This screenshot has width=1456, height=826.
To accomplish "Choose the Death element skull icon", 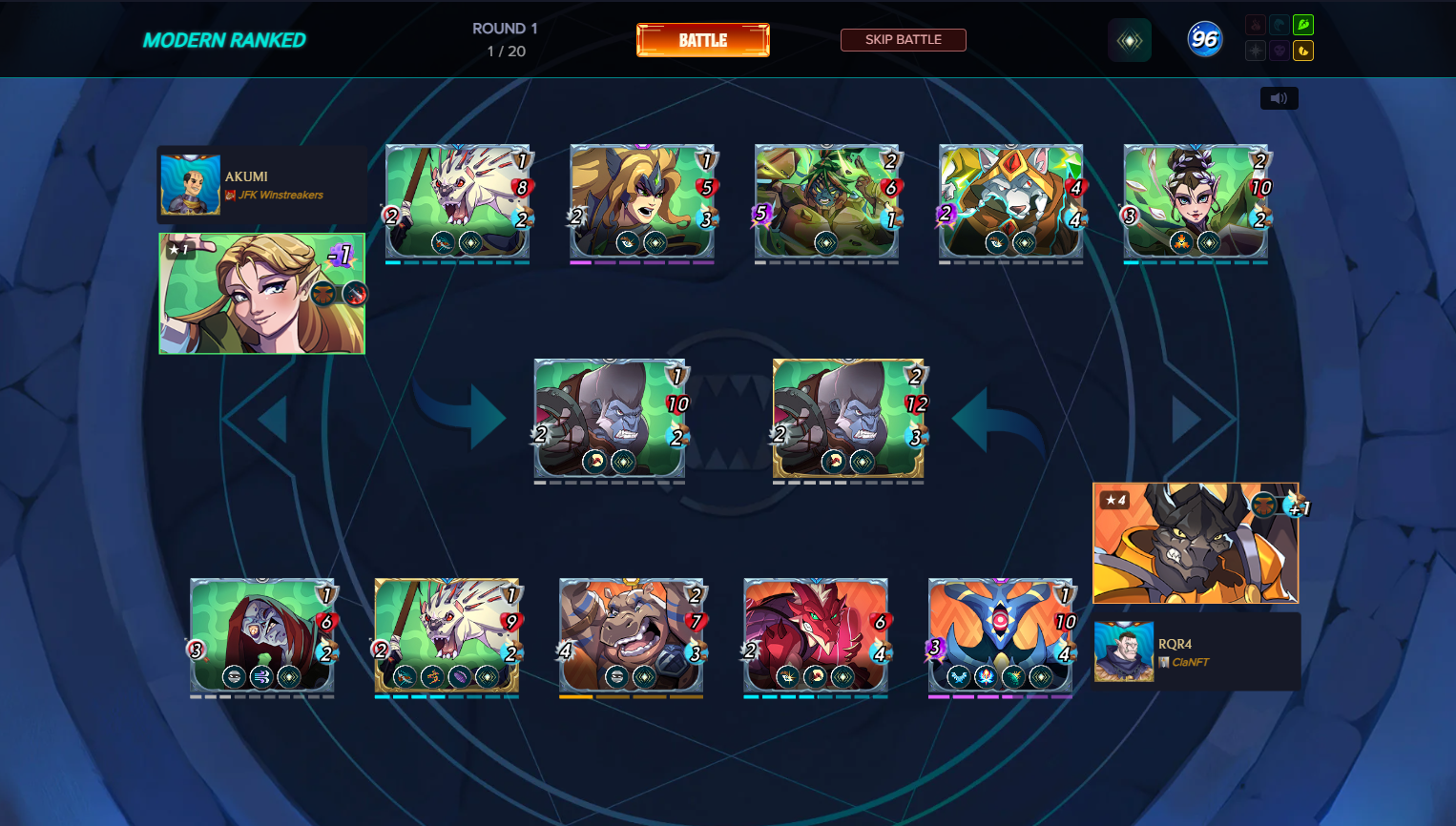I will [1279, 50].
